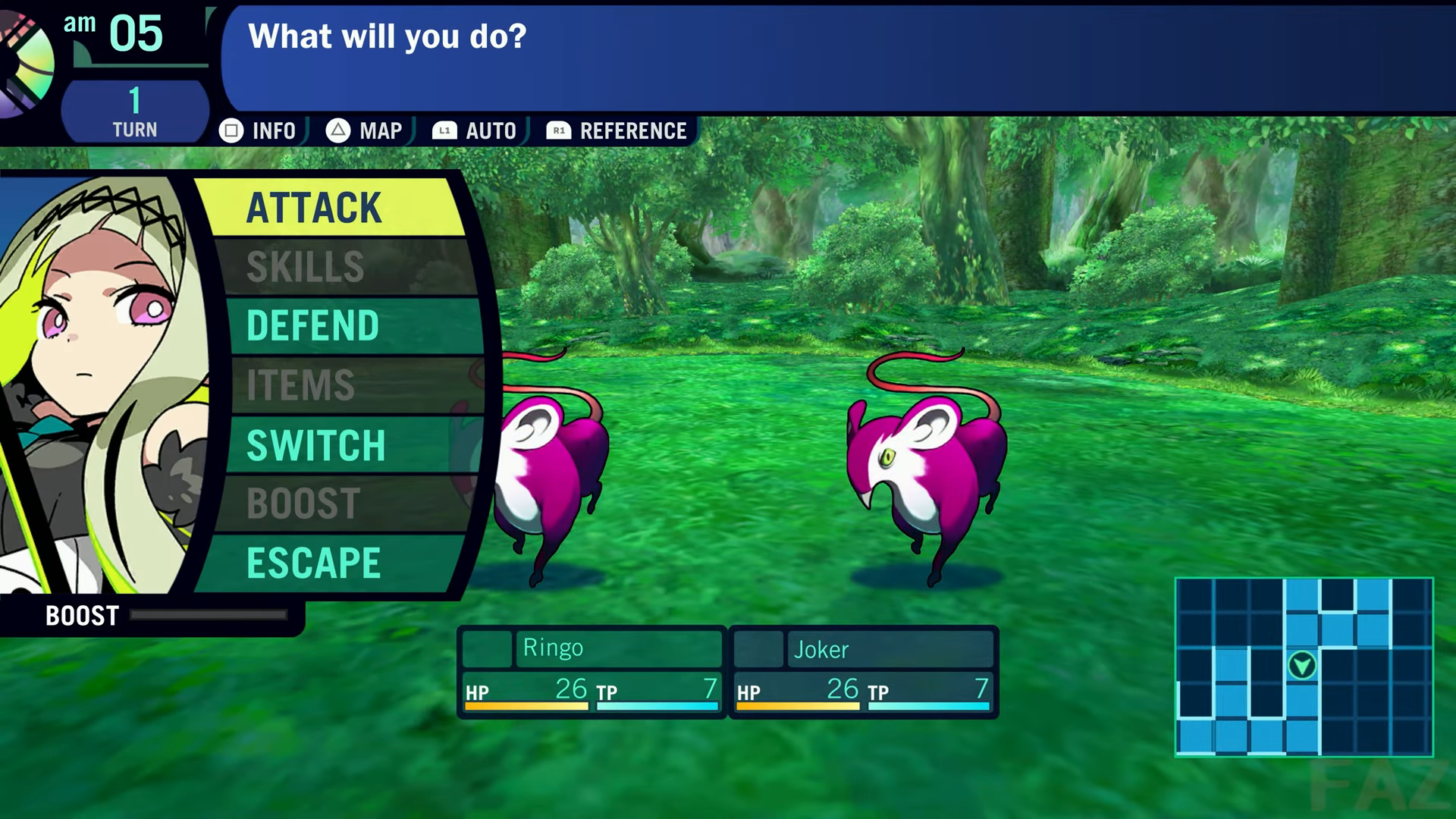Screen dimensions: 1456x819
Task: Toggle AUTO battle mode
Action: (491, 130)
